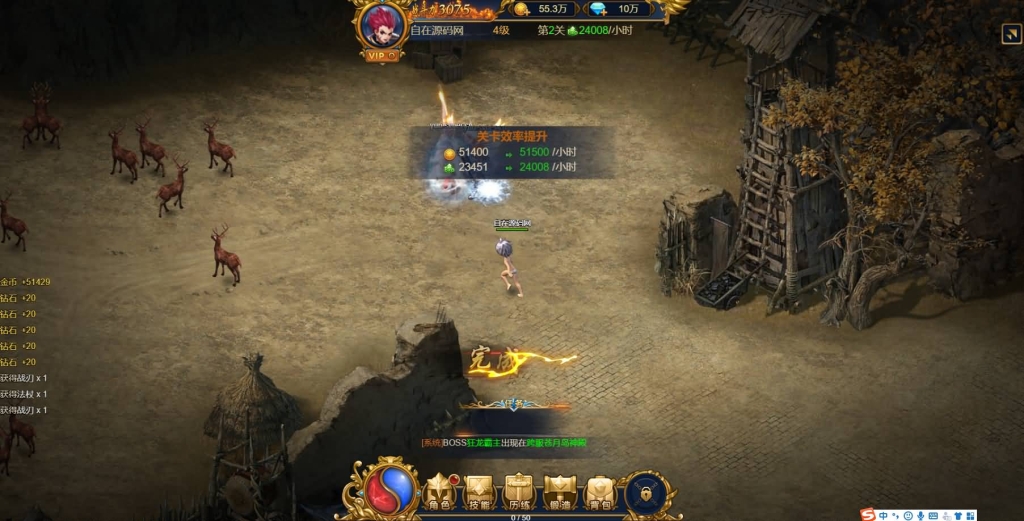Open the 背包 backpack
The width and height of the screenshot is (1024, 521).
point(599,493)
